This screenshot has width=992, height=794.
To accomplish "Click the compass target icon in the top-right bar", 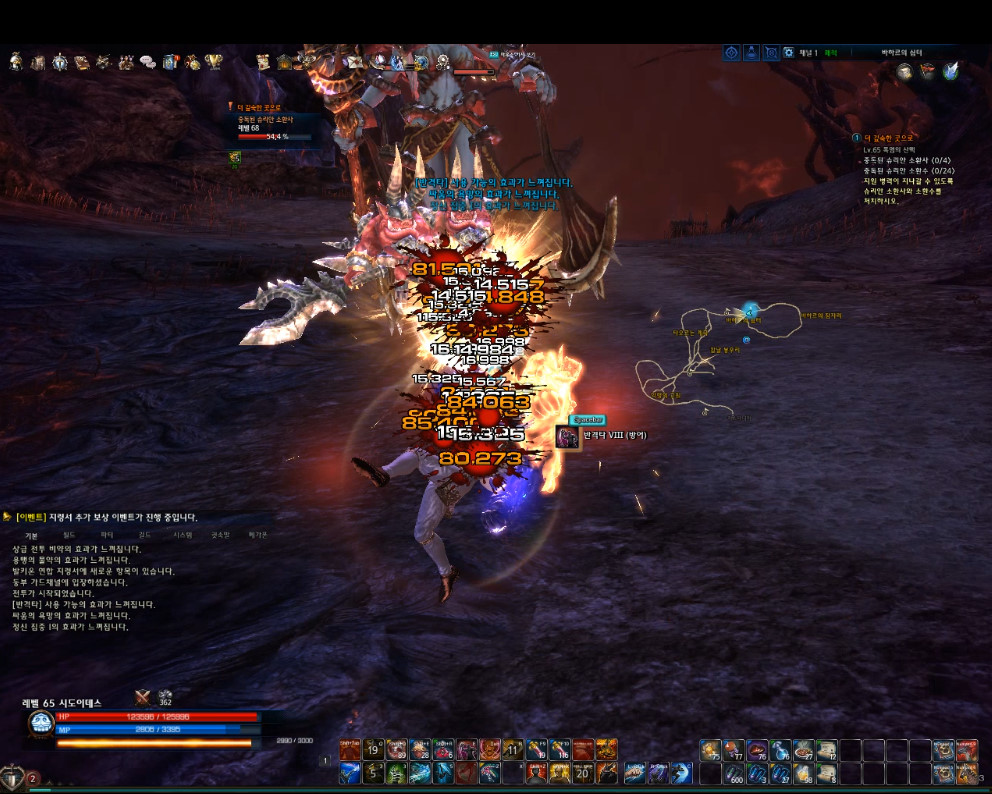I will [x=732, y=52].
